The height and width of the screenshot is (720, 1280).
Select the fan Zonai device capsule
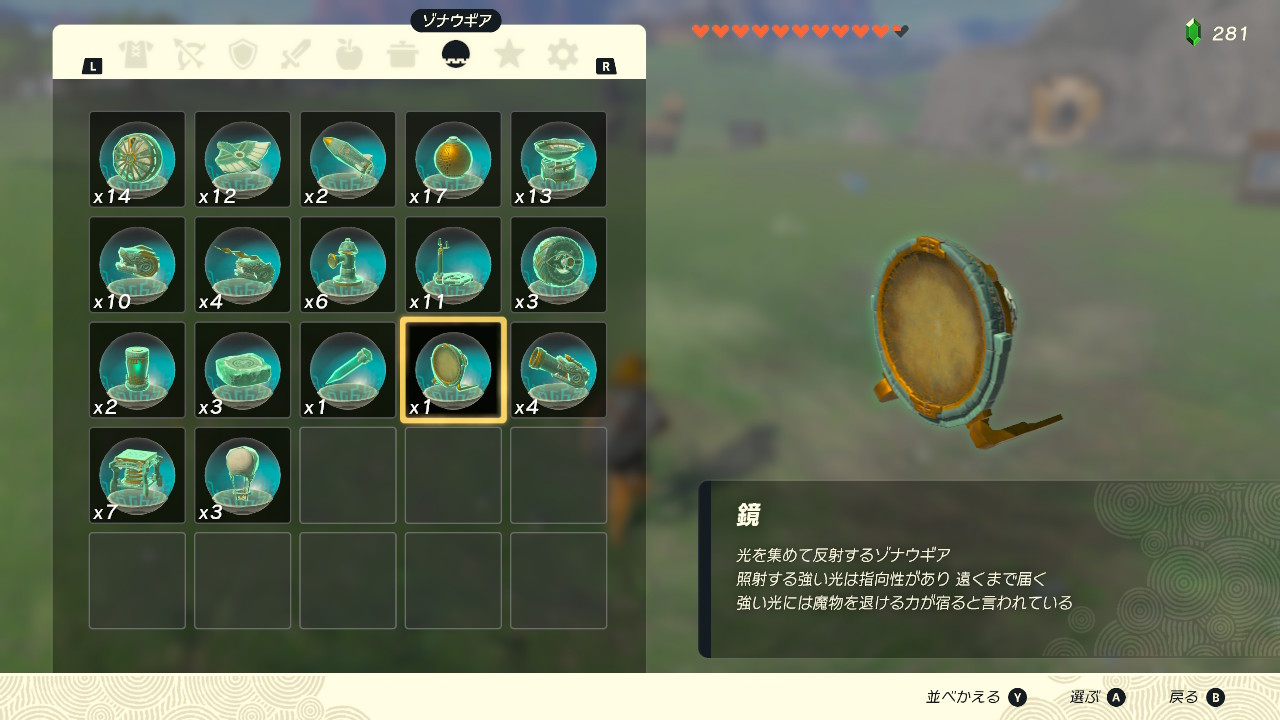(x=137, y=160)
